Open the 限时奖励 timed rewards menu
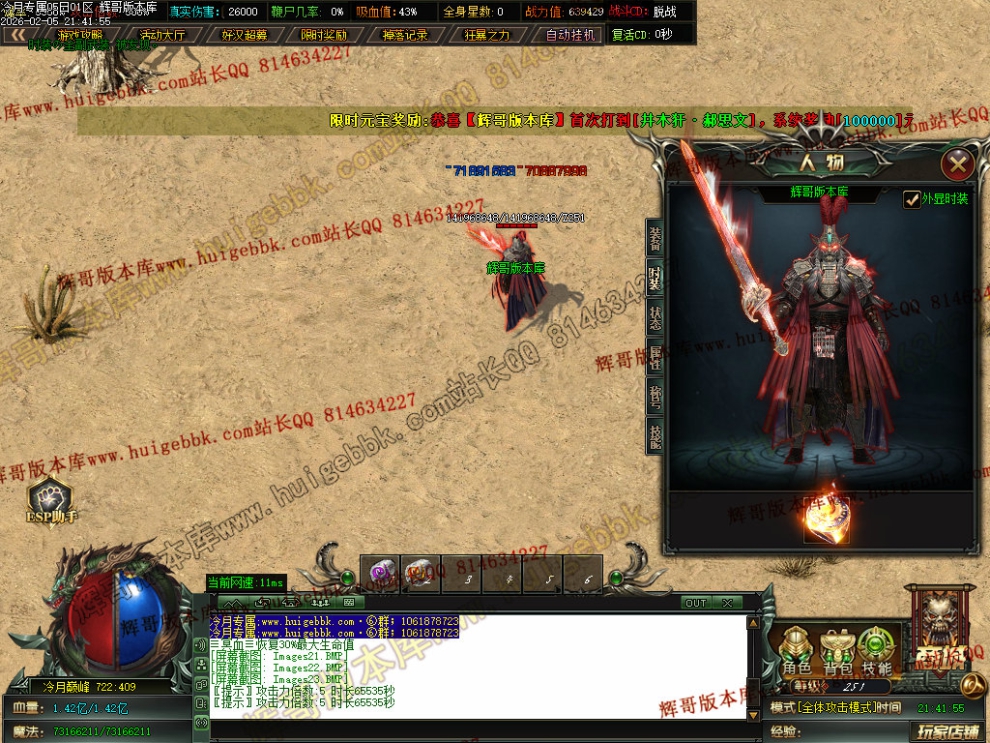The height and width of the screenshot is (743, 990). click(324, 35)
